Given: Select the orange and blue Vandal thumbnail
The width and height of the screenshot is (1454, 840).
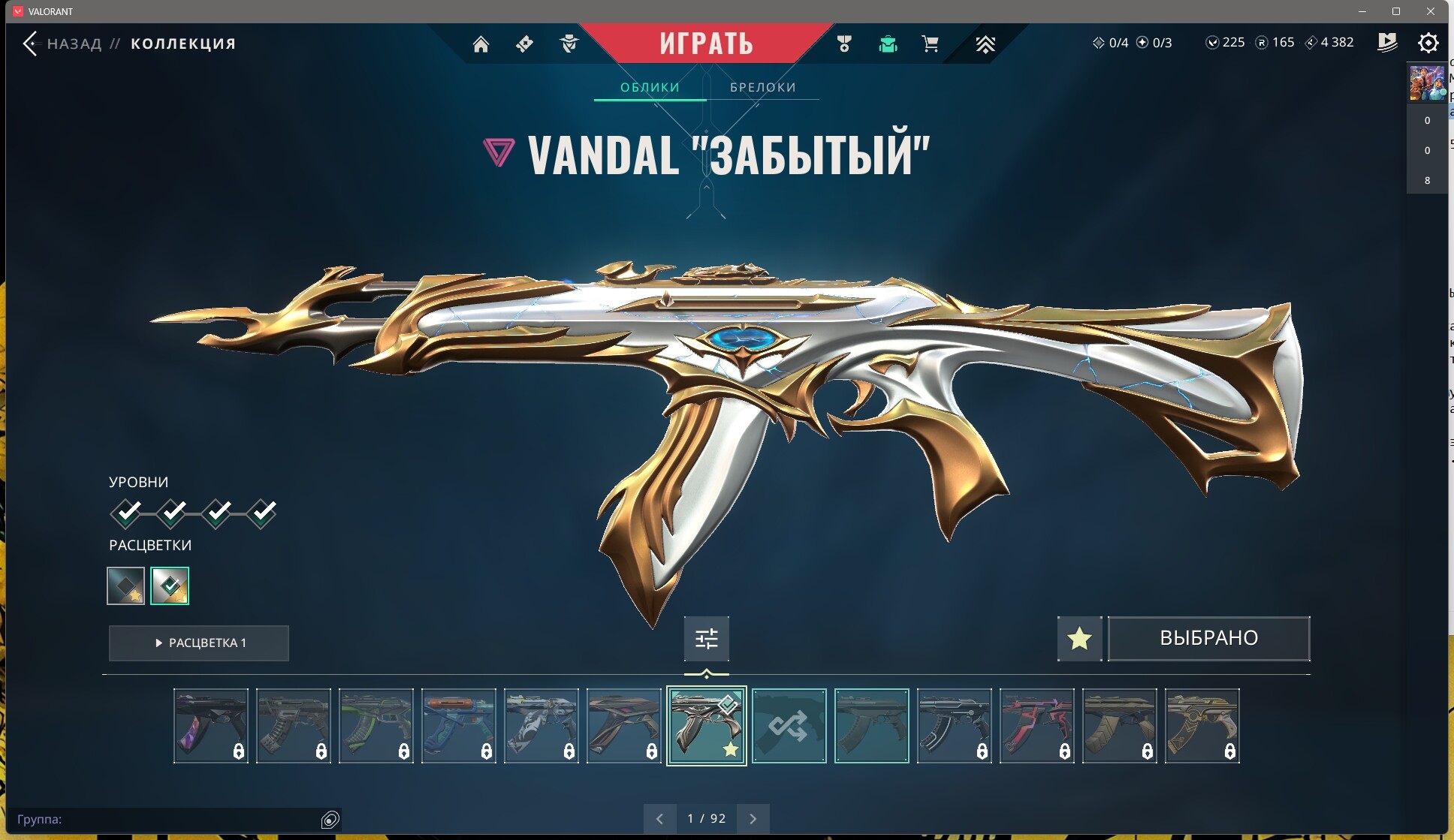Looking at the screenshot, I should point(458,726).
